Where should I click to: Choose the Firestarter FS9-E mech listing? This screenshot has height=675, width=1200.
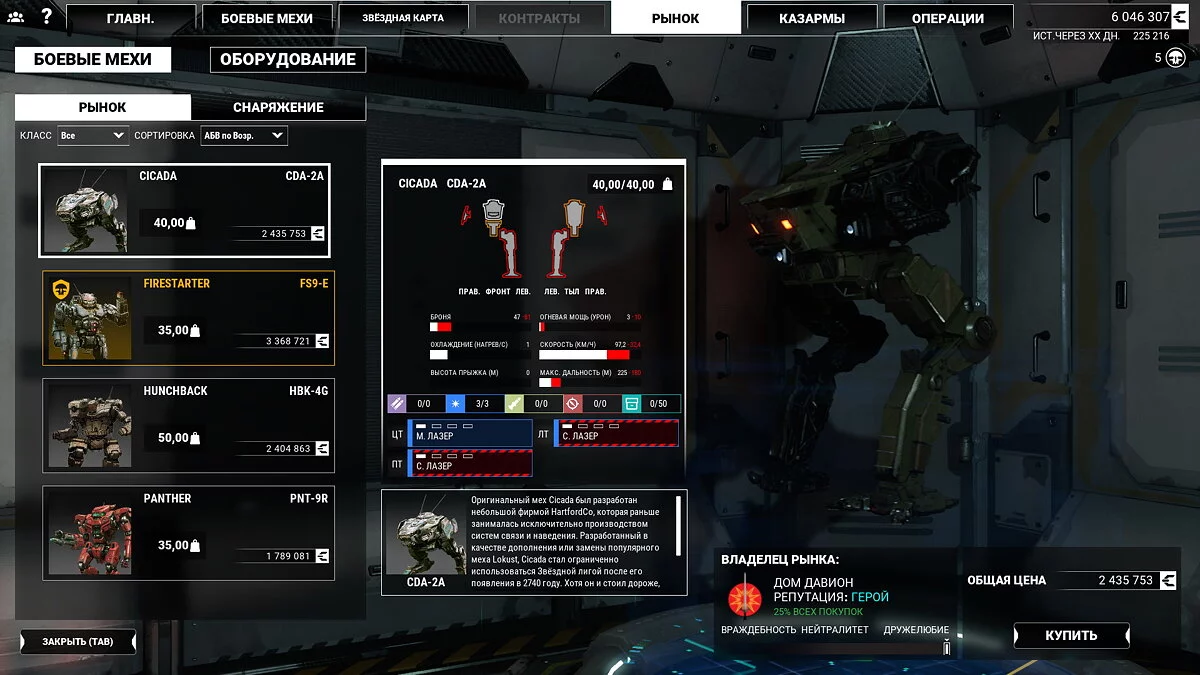point(189,318)
